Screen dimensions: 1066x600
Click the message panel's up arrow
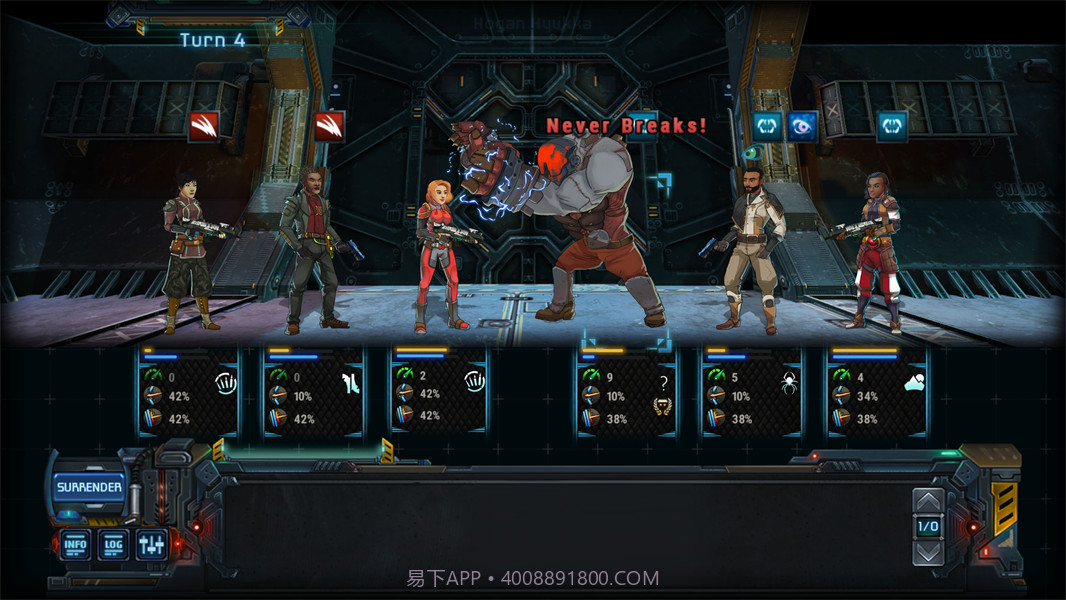(x=928, y=501)
